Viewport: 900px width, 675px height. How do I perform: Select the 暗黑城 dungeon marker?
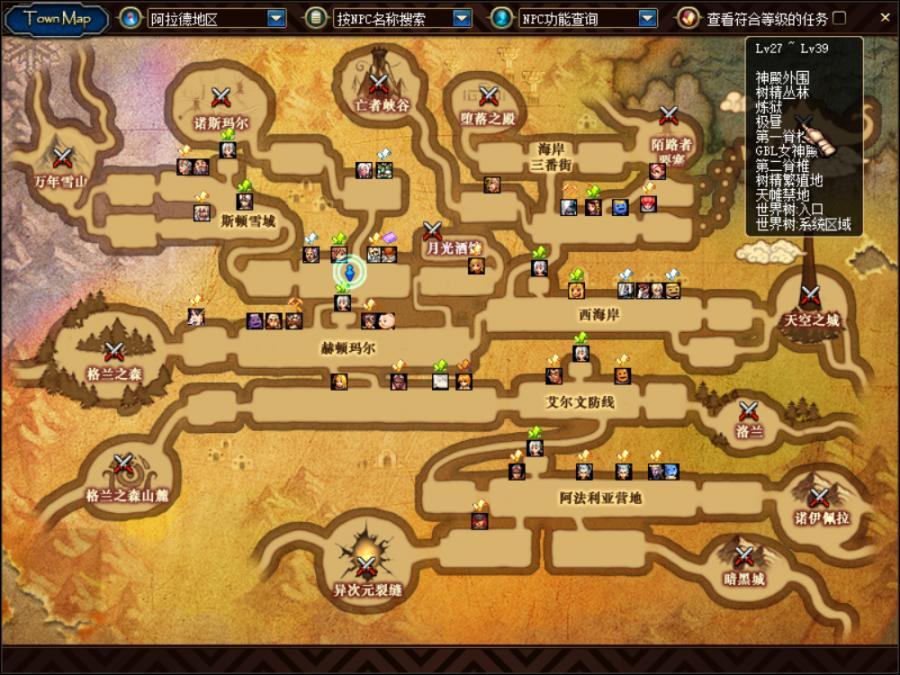743,557
